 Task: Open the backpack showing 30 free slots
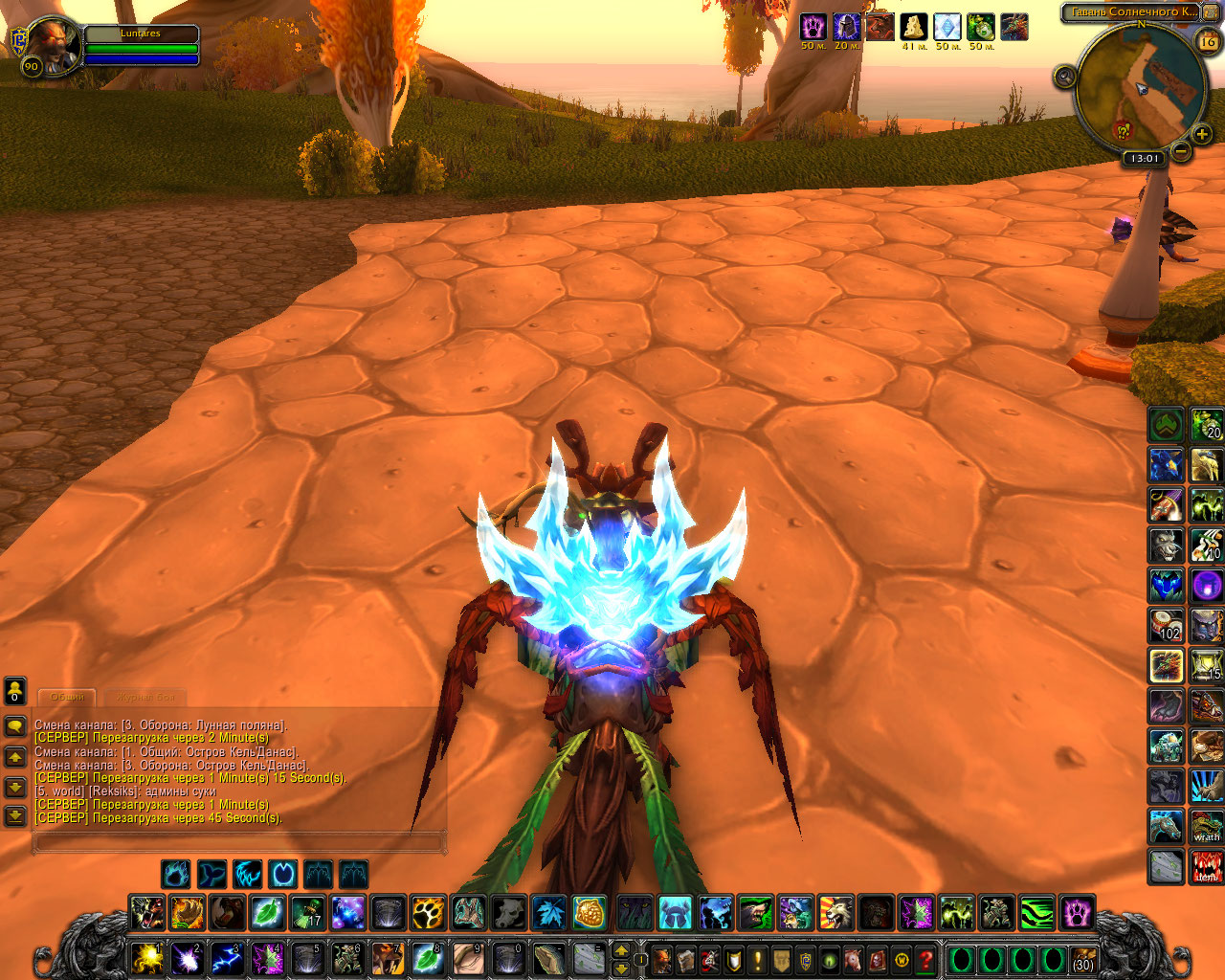1082,960
